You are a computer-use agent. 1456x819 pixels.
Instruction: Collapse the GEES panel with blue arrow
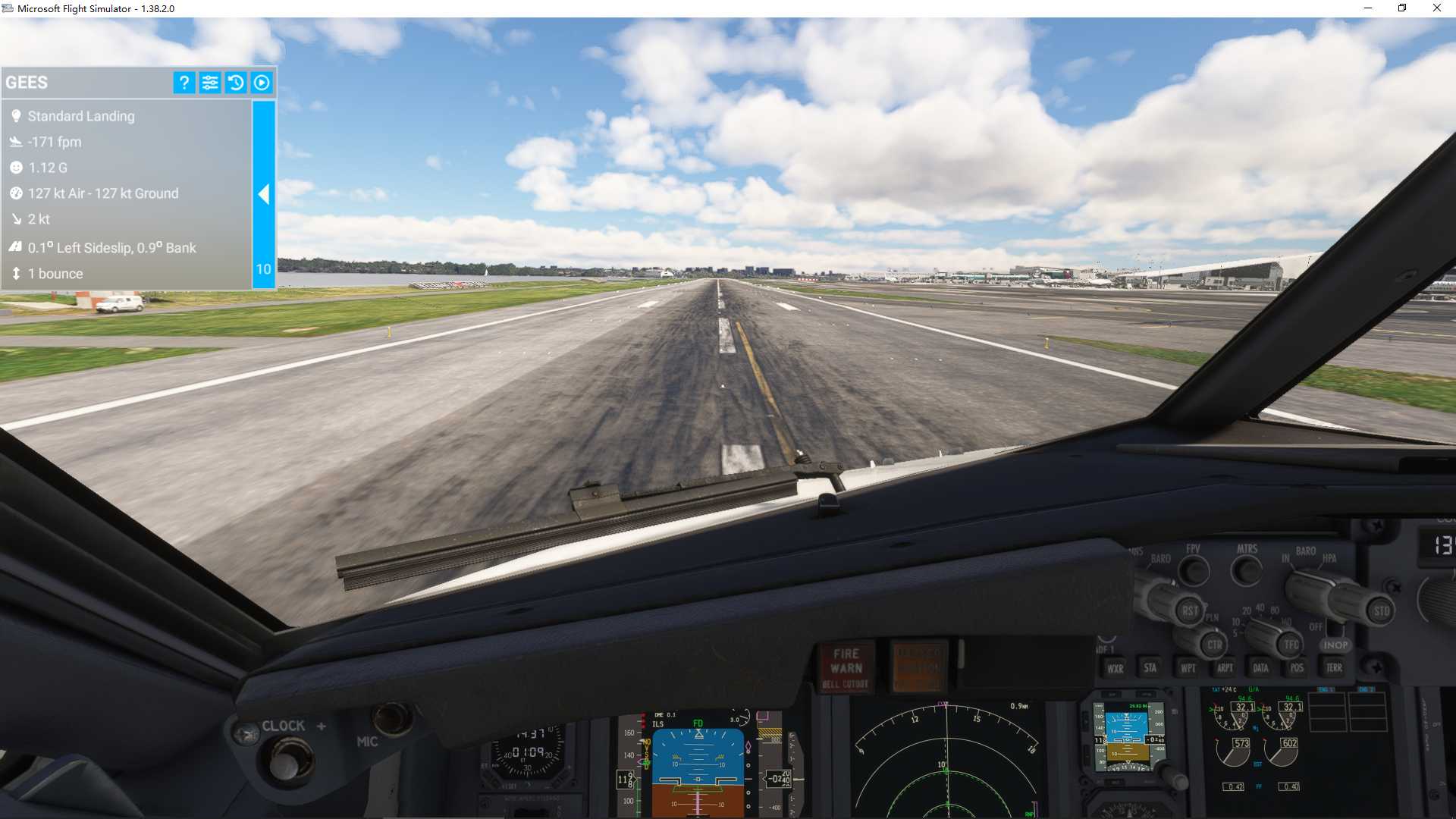tap(264, 195)
